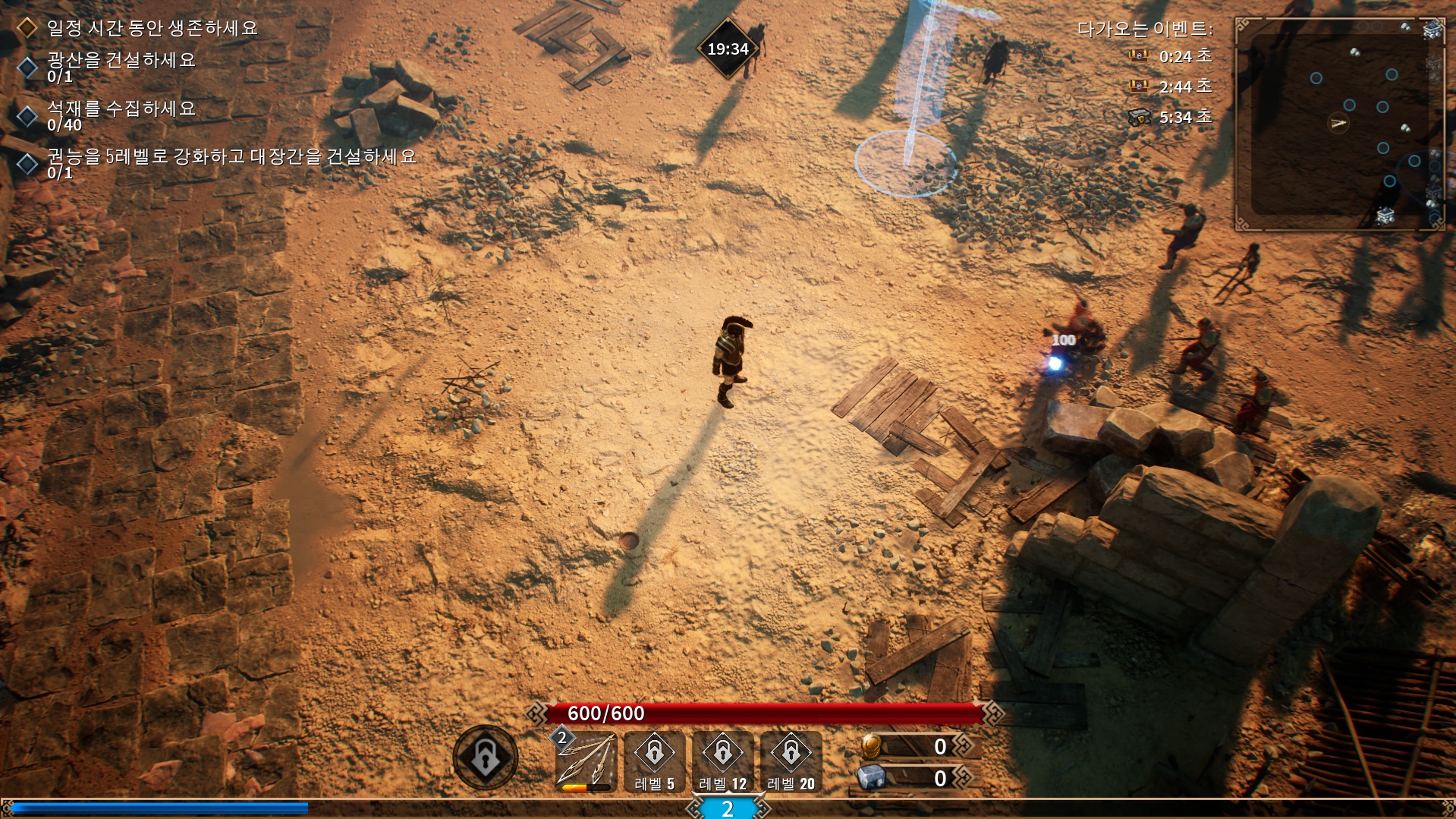Click the gold coin resource icon
This screenshot has width=1456, height=819.
(872, 746)
